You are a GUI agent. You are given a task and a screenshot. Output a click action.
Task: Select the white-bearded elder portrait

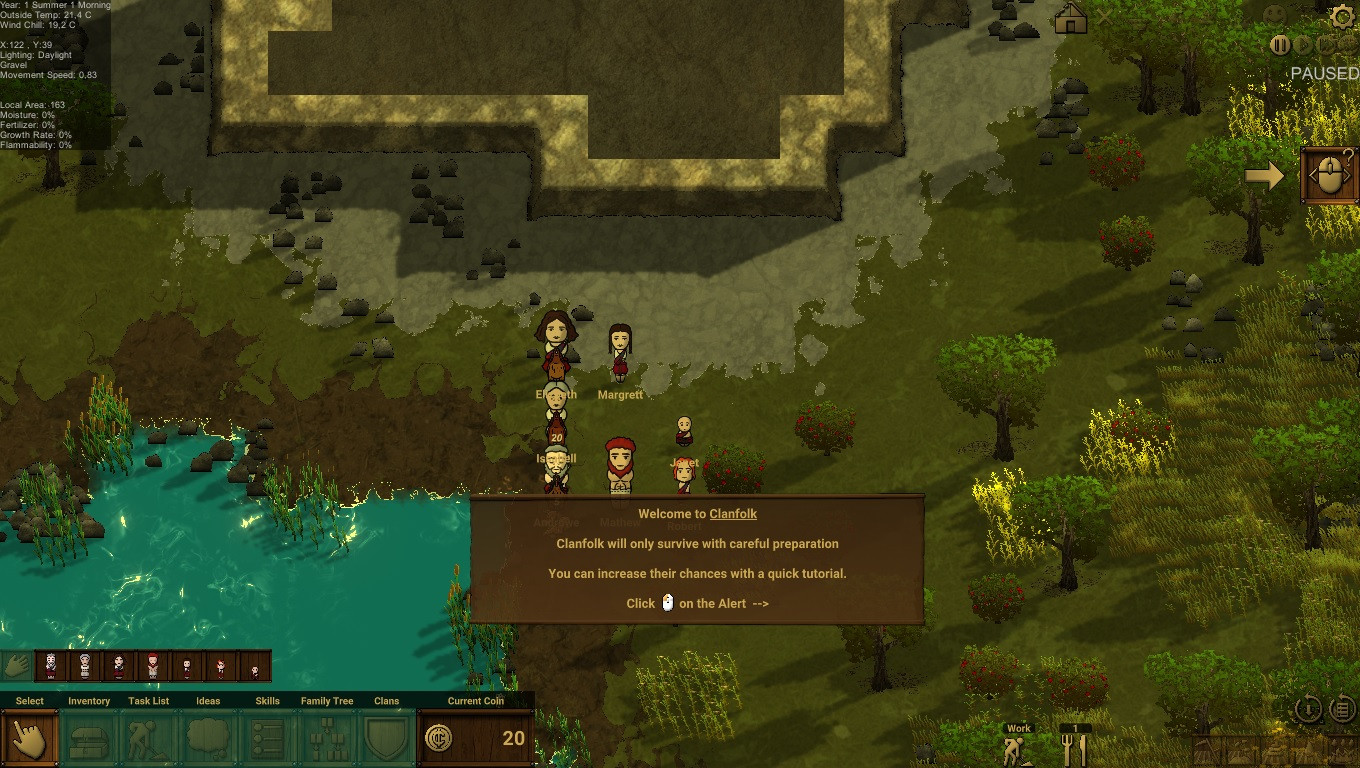pos(51,665)
